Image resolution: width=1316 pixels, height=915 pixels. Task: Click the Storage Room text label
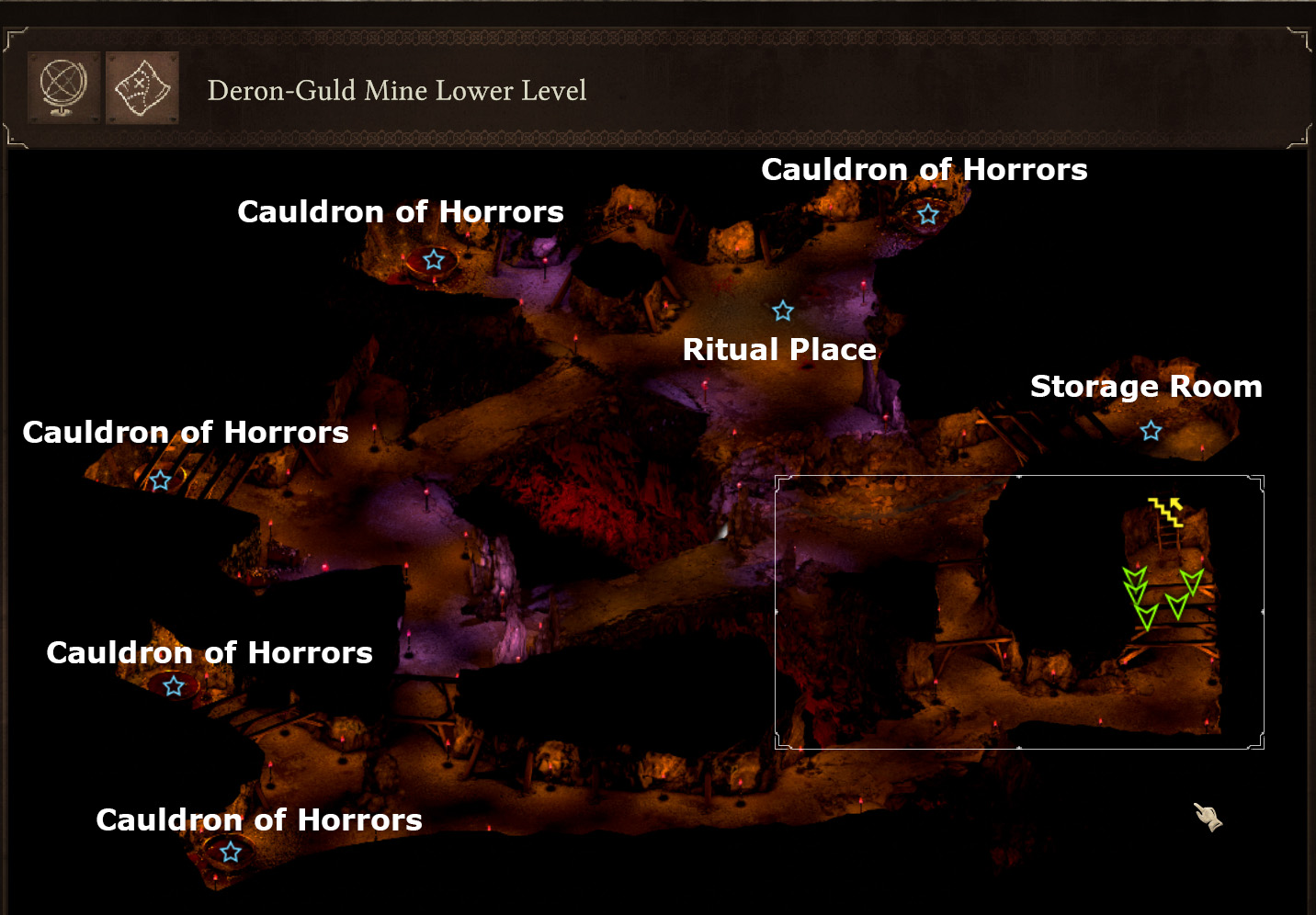click(1146, 387)
